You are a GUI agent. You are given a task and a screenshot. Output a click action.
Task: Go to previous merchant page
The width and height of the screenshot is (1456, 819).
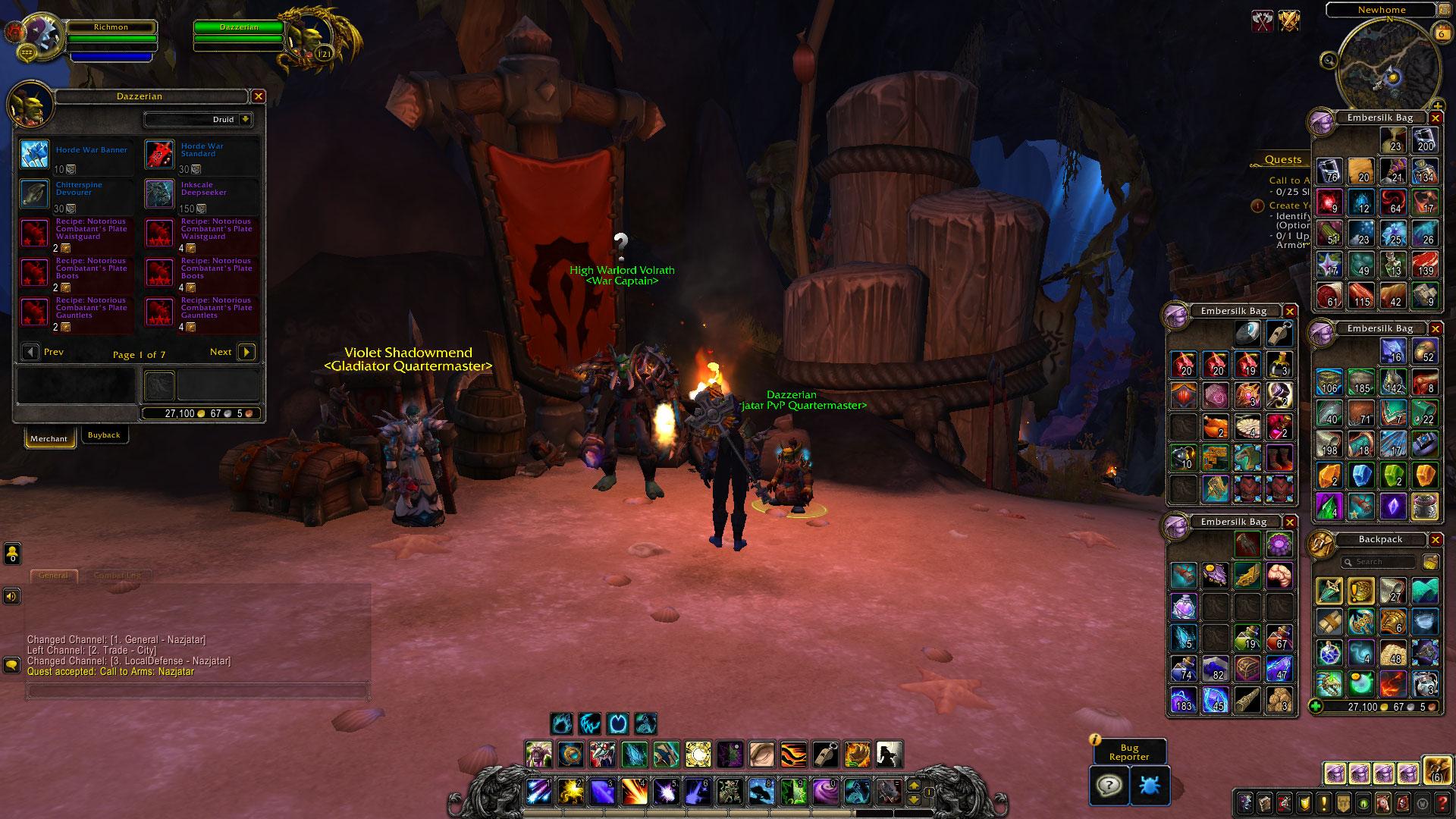(31, 352)
